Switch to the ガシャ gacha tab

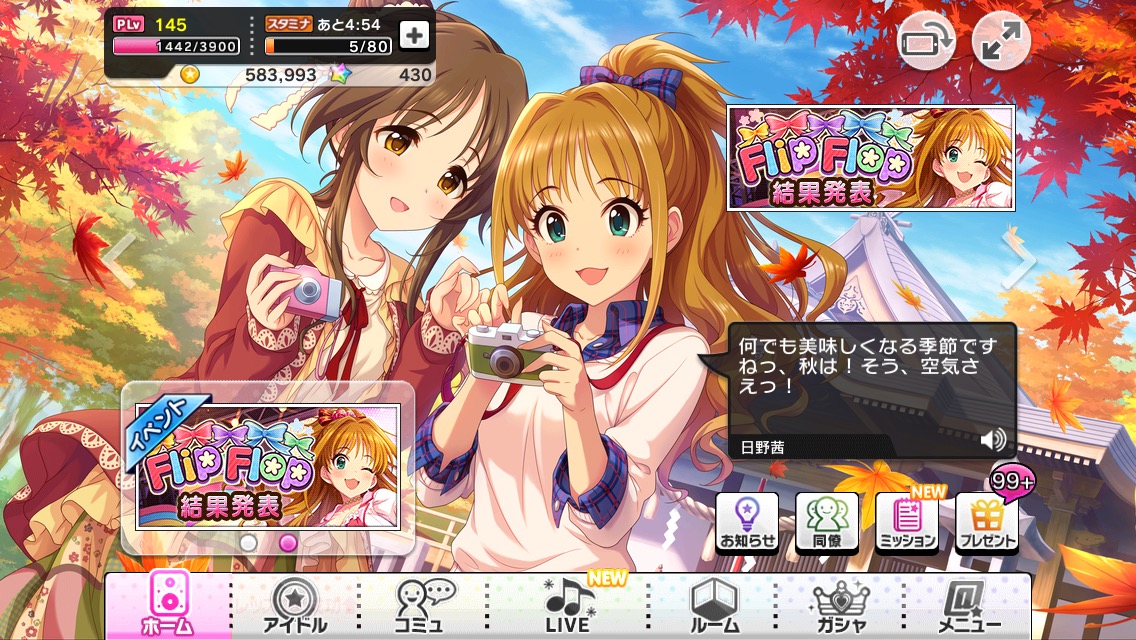click(841, 606)
